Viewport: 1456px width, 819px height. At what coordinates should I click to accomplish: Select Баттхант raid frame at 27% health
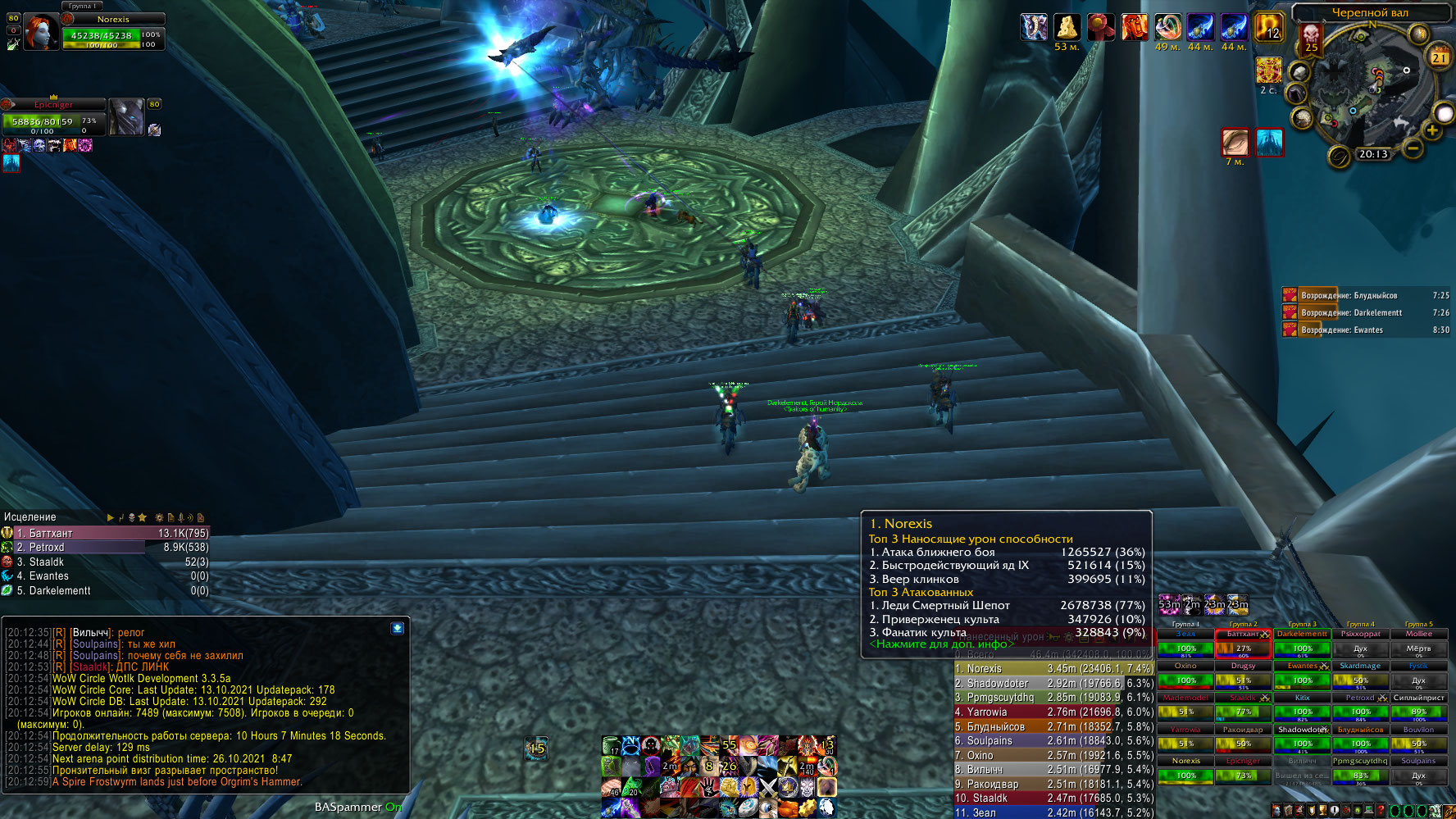pos(1243,648)
